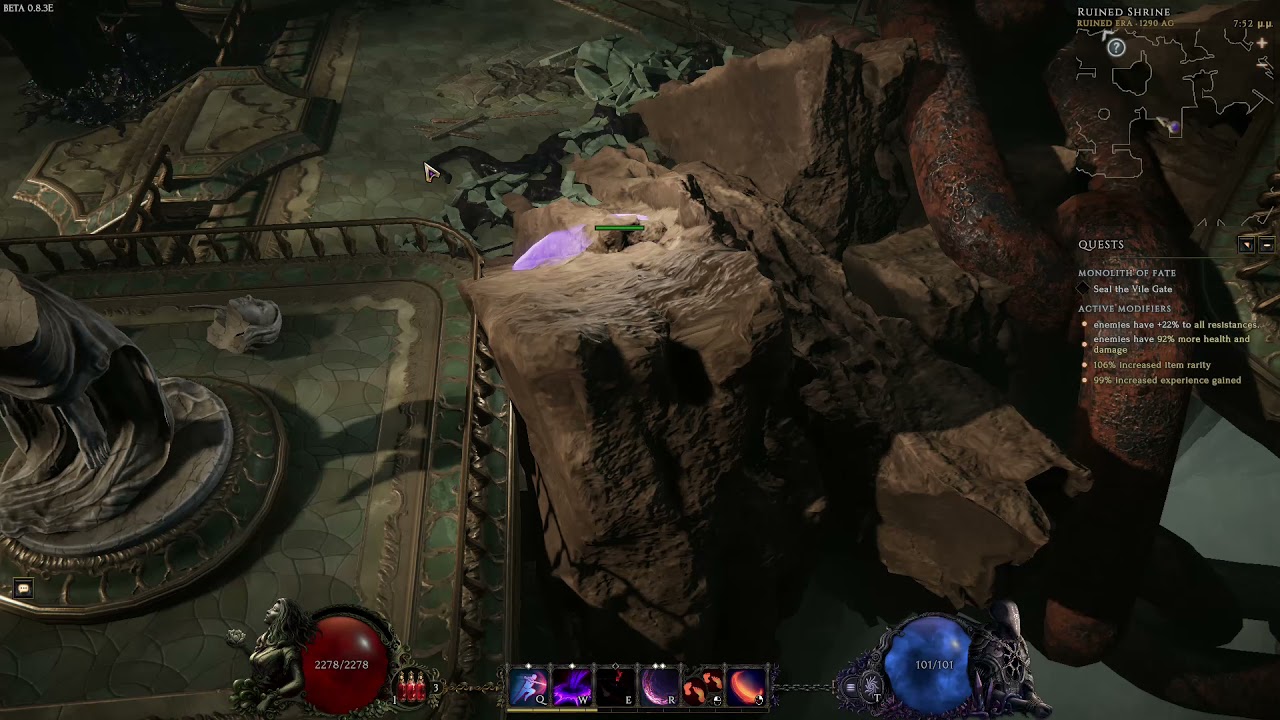Click the swirl T icon by mana orb

coord(872,687)
